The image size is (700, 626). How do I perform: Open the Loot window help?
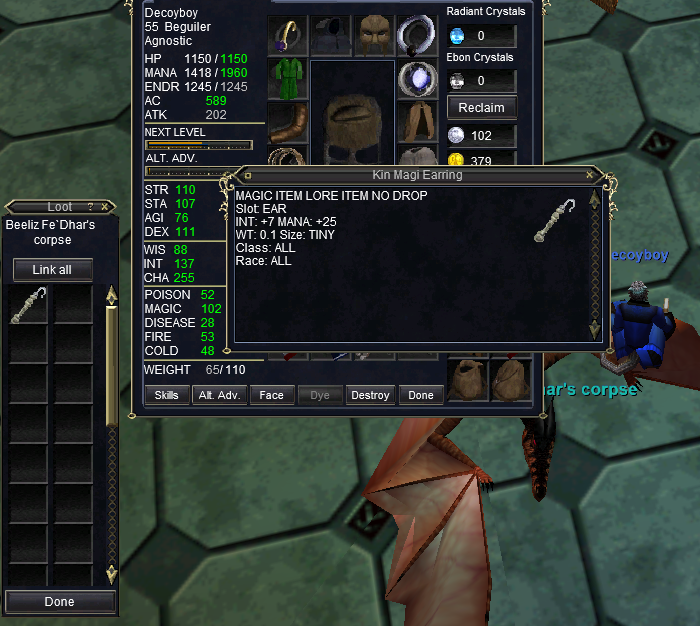(90, 207)
